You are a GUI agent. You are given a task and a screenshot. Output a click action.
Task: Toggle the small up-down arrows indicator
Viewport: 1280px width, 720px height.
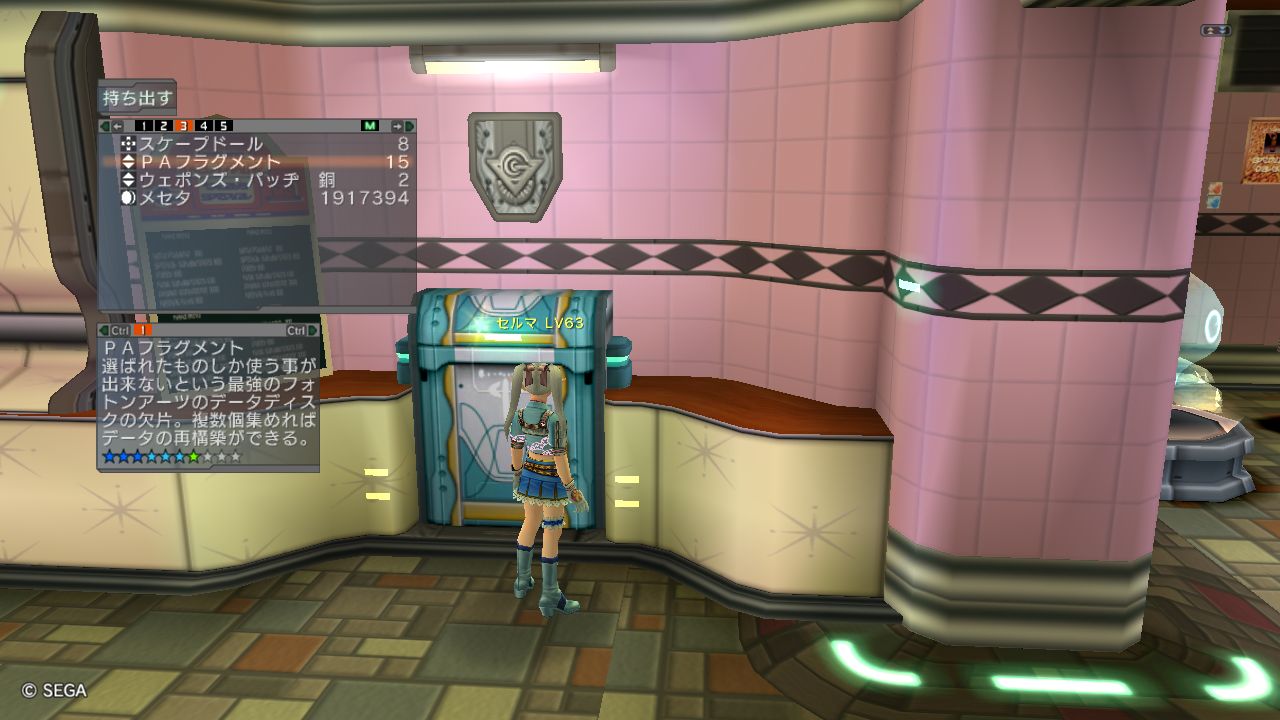click(x=1216, y=31)
